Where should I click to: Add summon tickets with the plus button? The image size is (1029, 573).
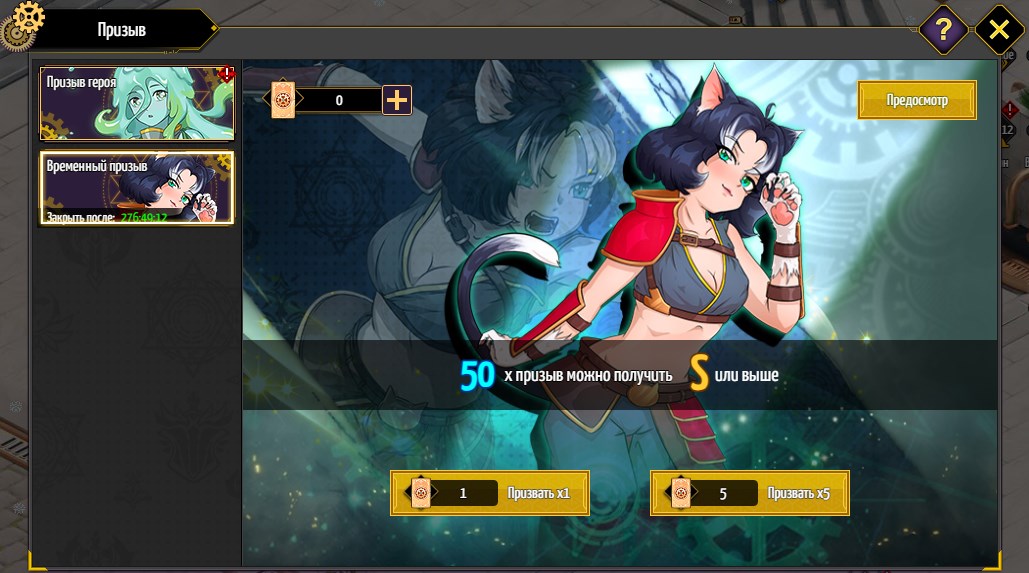pyautogui.click(x=397, y=100)
